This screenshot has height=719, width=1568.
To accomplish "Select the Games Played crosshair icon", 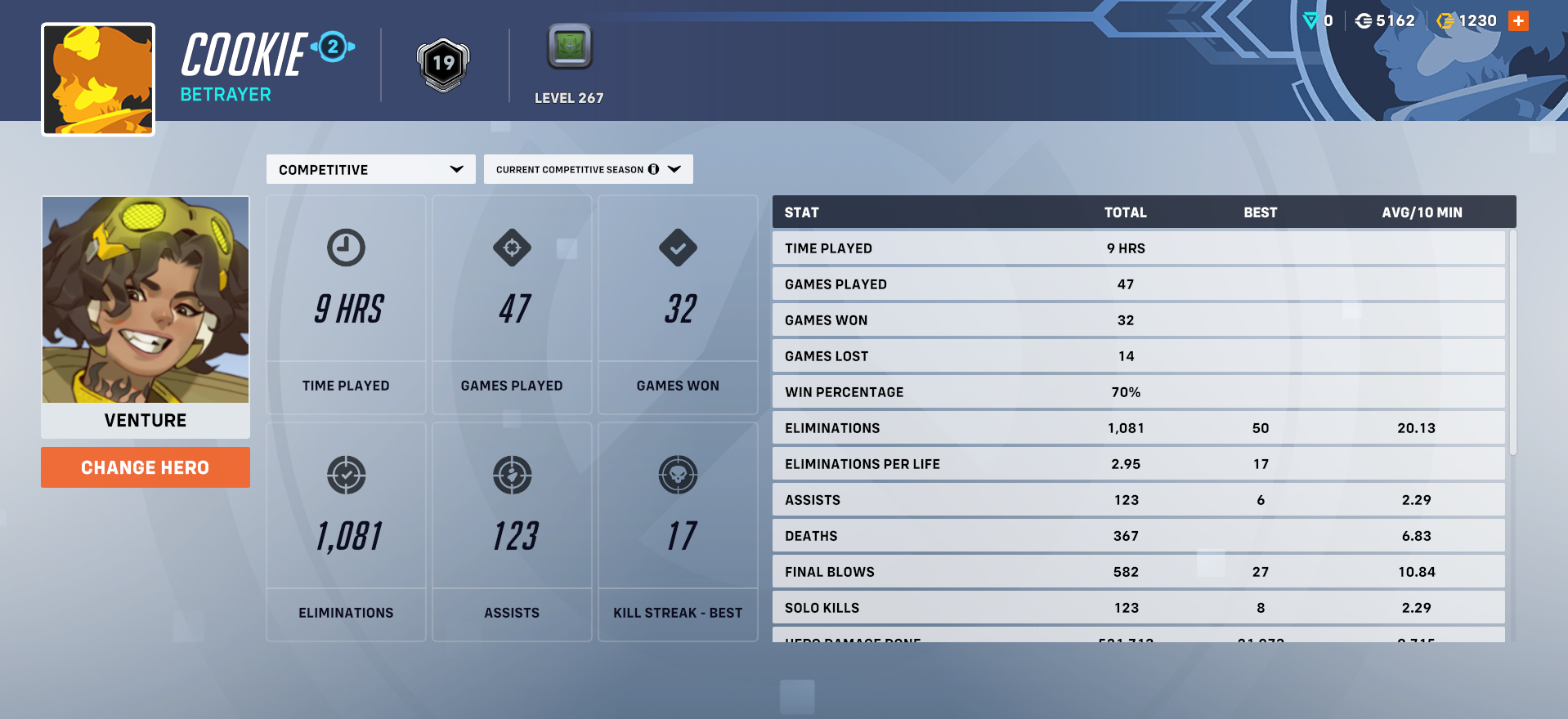I will [512, 248].
